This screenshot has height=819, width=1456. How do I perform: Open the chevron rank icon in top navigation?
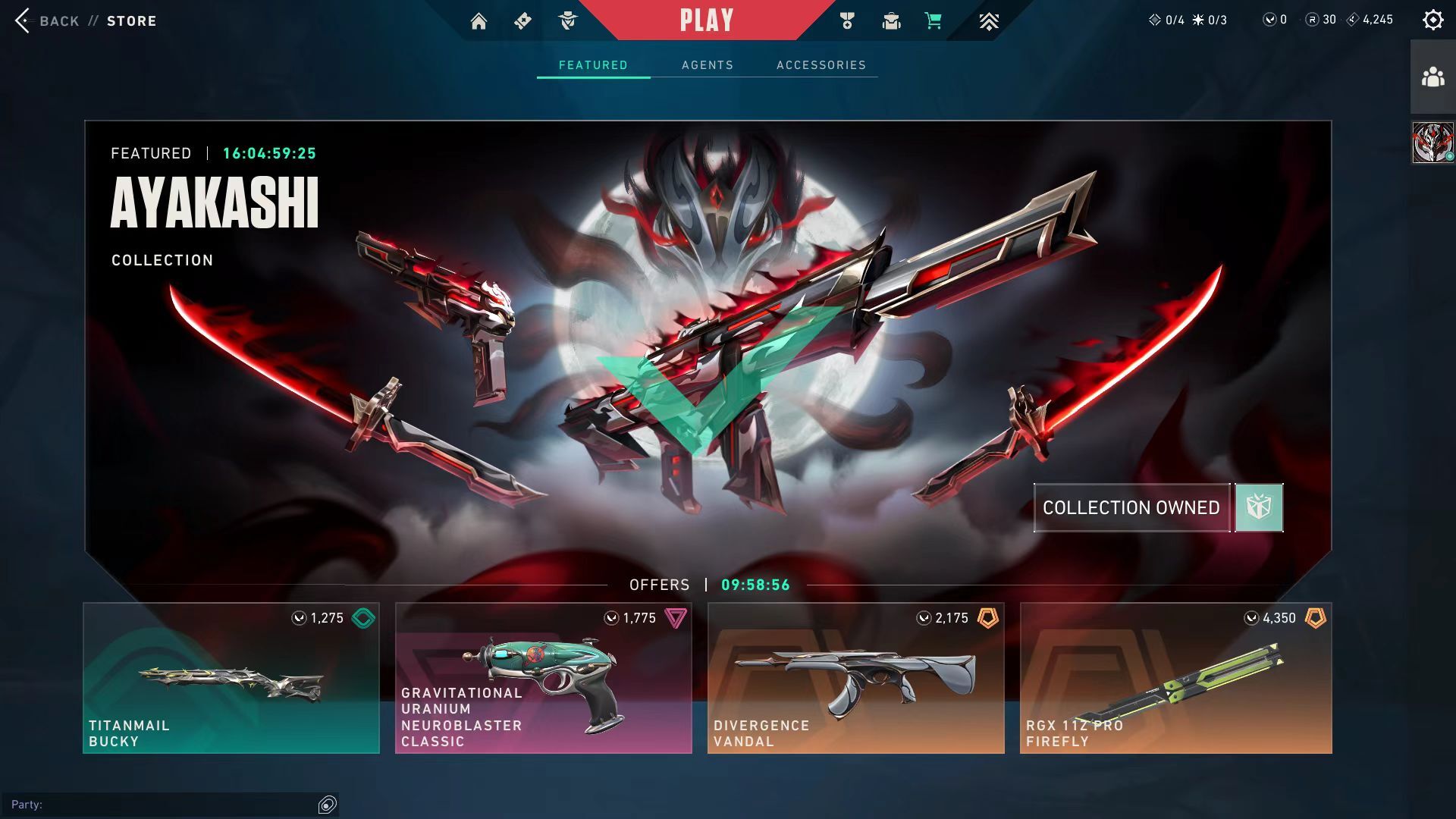pyautogui.click(x=988, y=21)
